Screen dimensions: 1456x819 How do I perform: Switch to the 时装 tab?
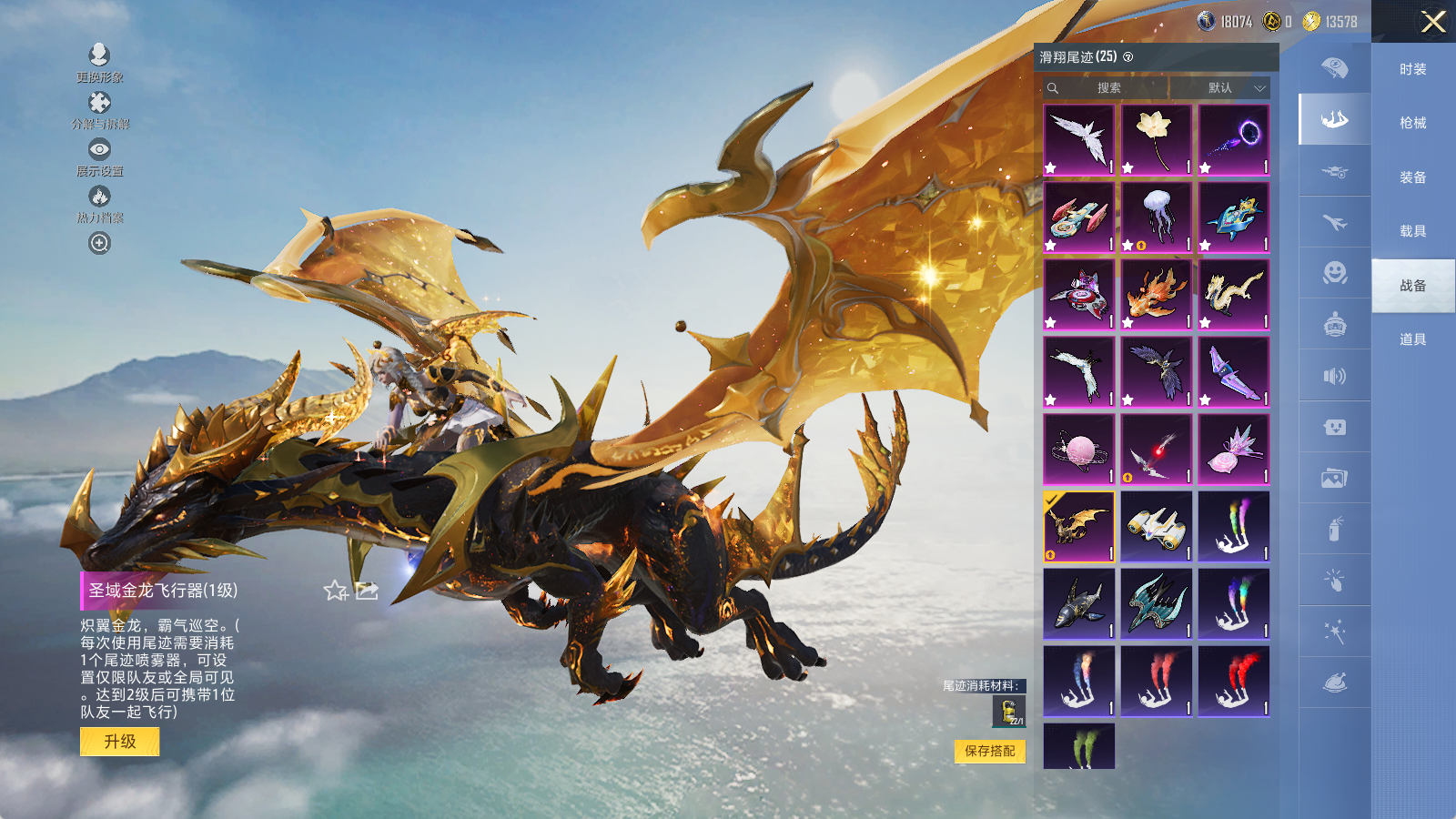click(x=1412, y=69)
